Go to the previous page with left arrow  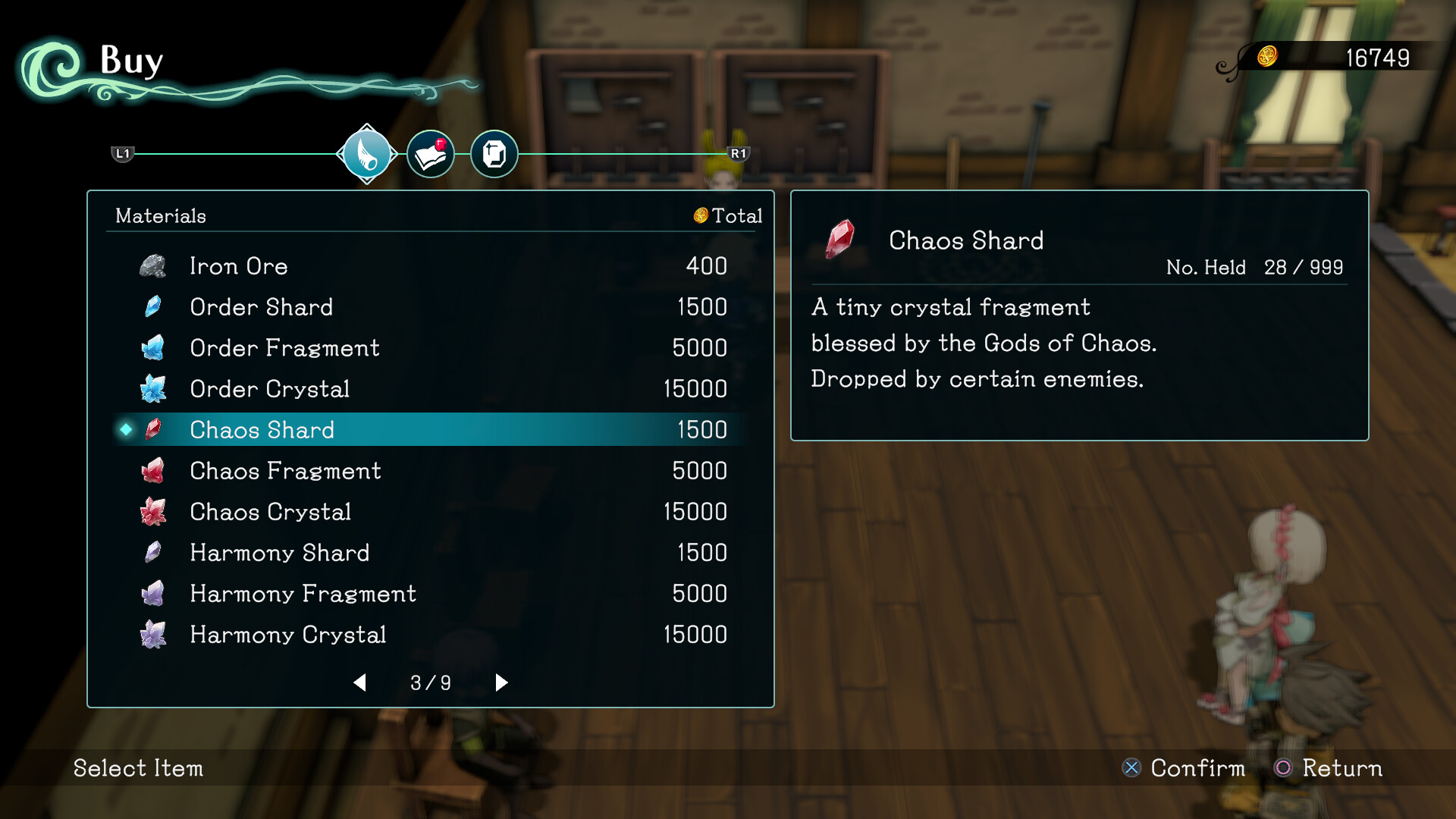pos(360,682)
